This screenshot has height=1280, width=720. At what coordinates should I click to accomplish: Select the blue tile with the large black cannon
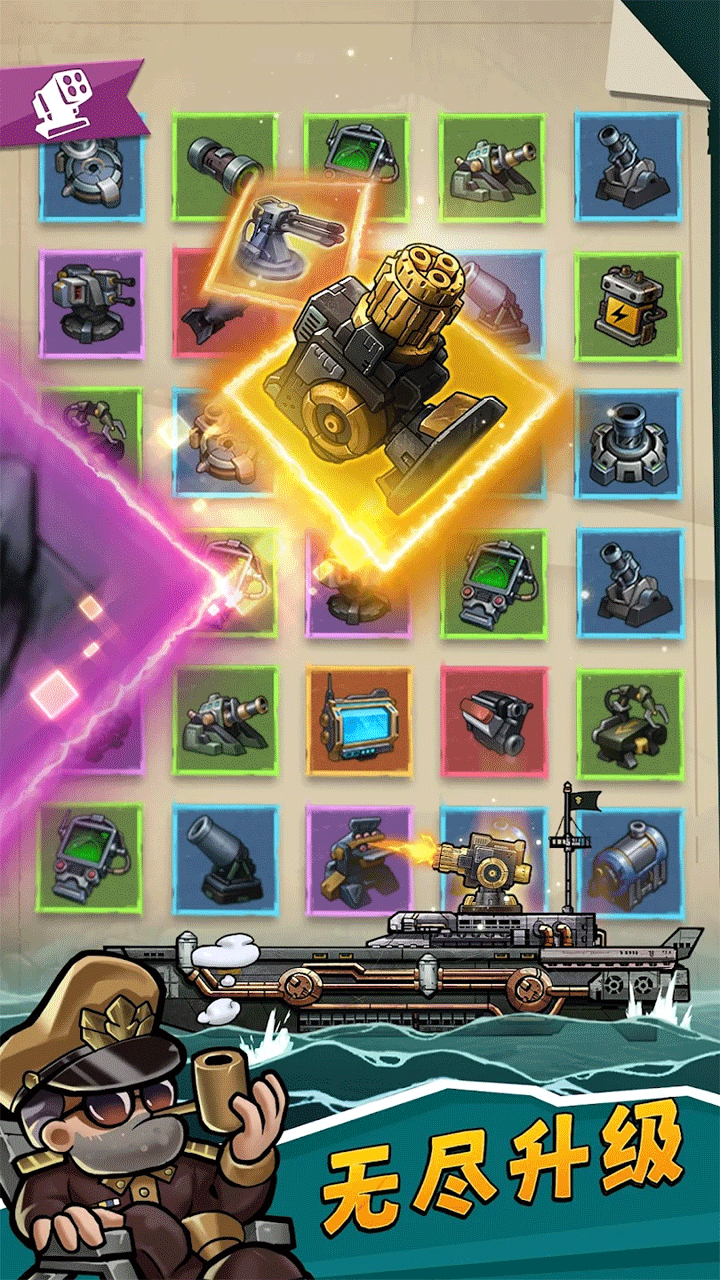point(225,858)
